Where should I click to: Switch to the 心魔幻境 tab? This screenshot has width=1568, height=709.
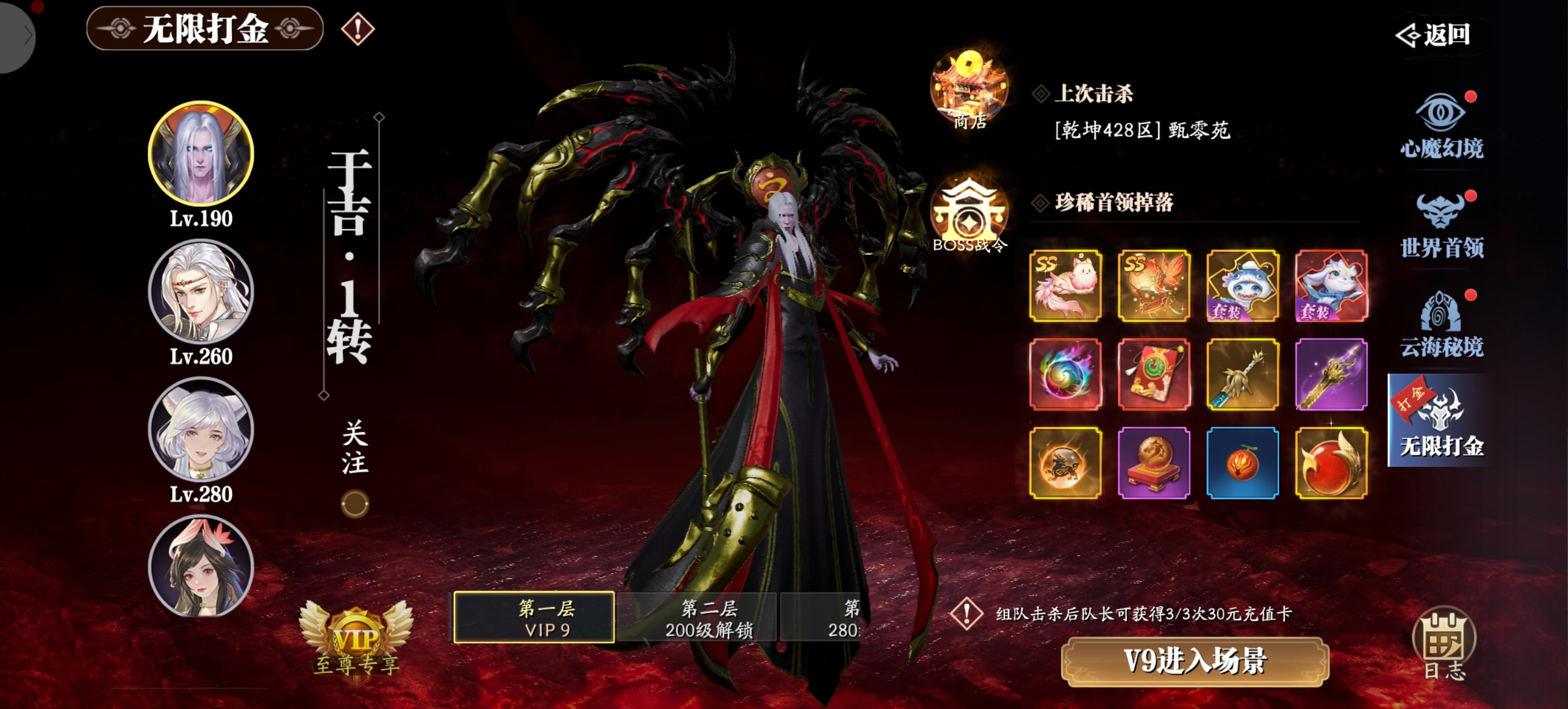coord(1441,125)
